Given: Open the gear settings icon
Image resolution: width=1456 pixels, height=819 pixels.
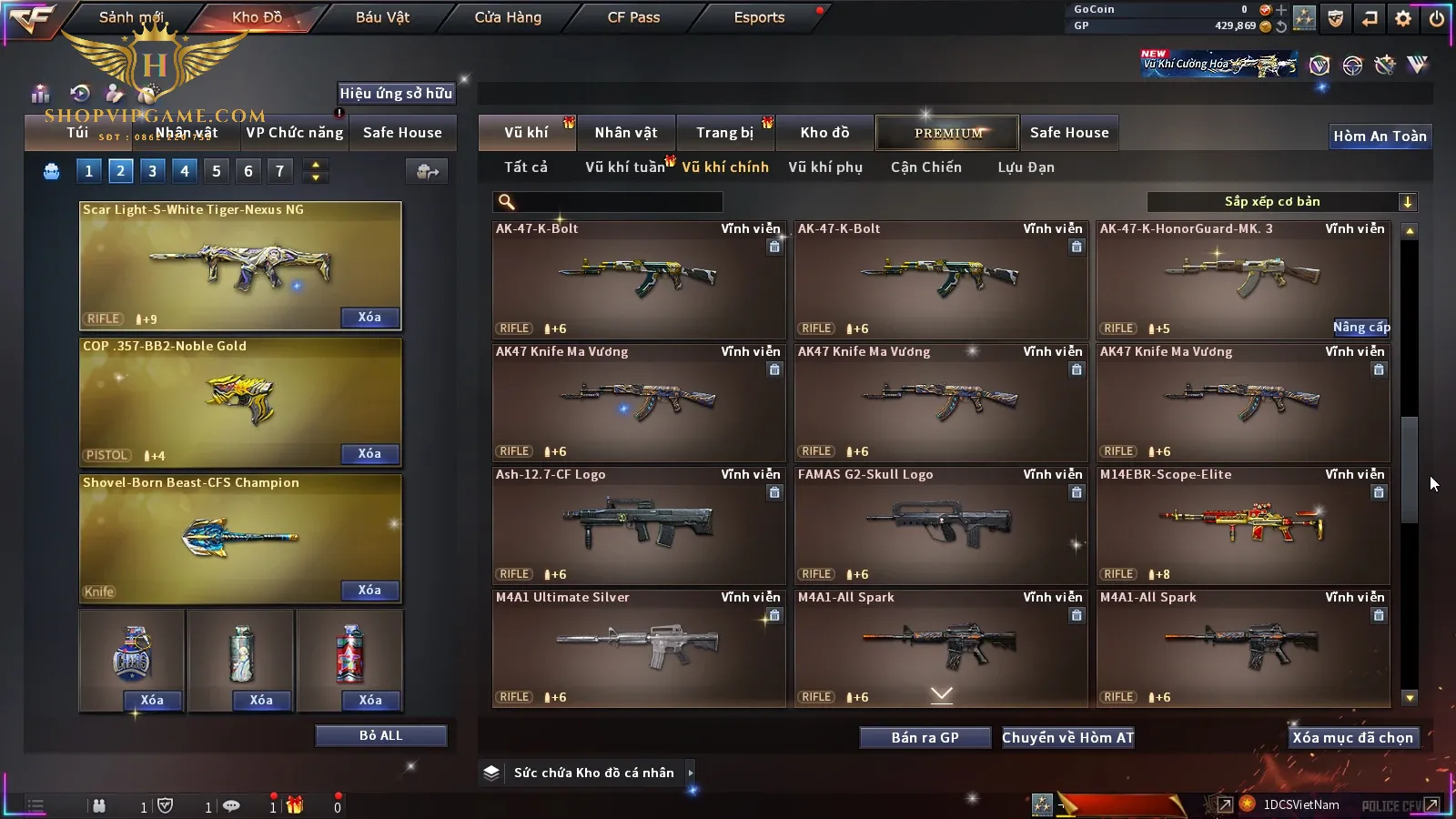Looking at the screenshot, I should click(x=1403, y=18).
